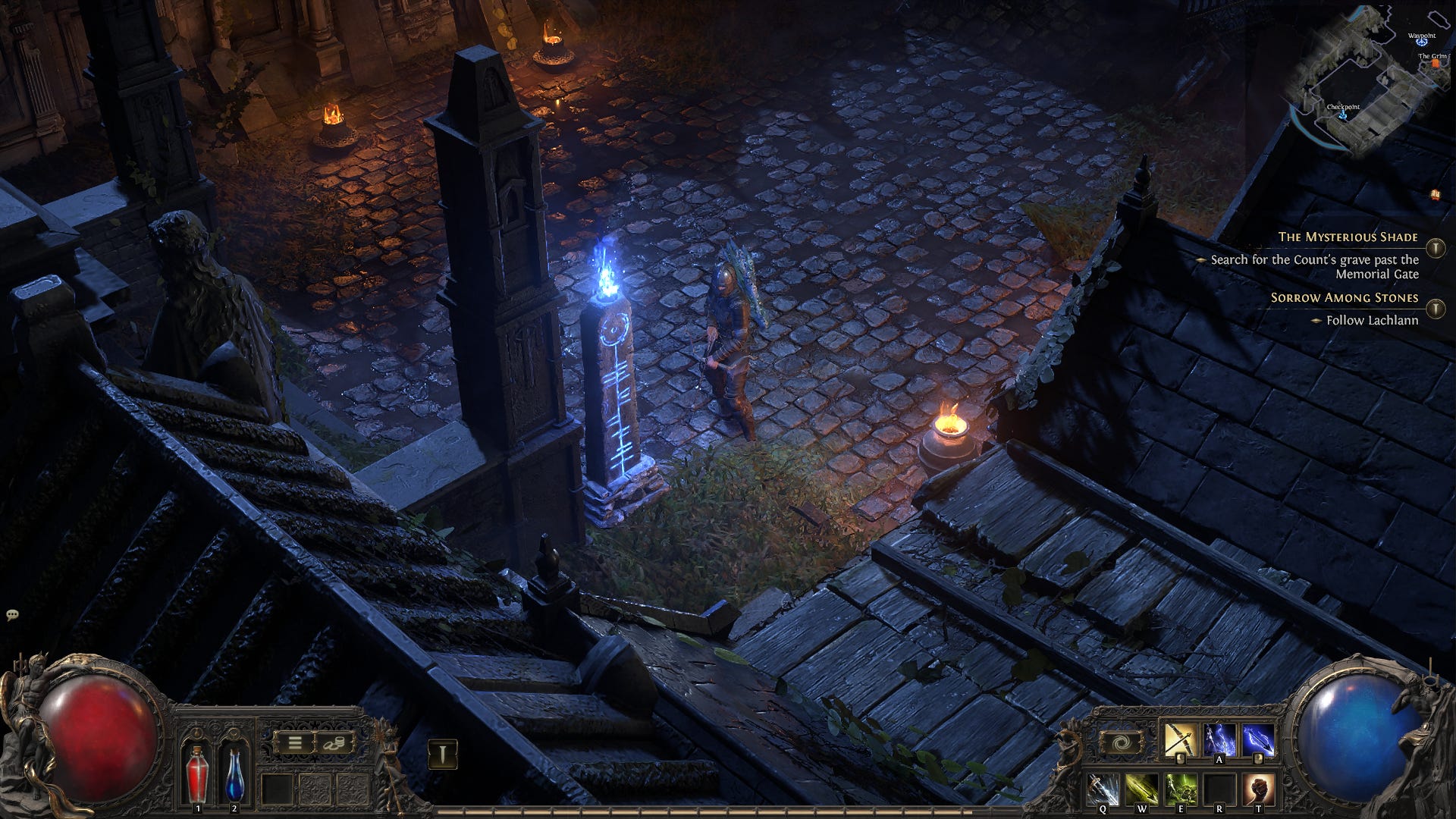
Task: Activate the green poison cloud skill bound to E
Action: pos(1181,790)
